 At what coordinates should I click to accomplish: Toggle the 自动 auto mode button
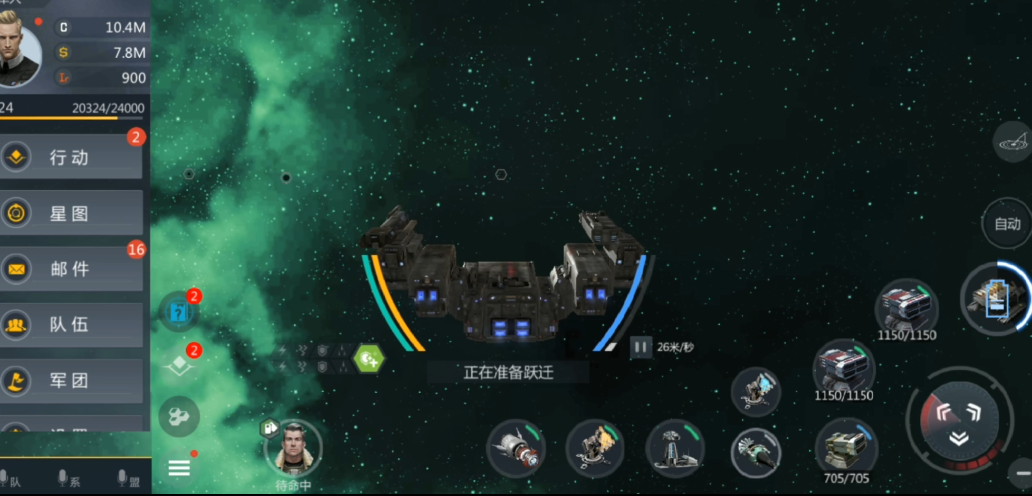(x=1007, y=224)
